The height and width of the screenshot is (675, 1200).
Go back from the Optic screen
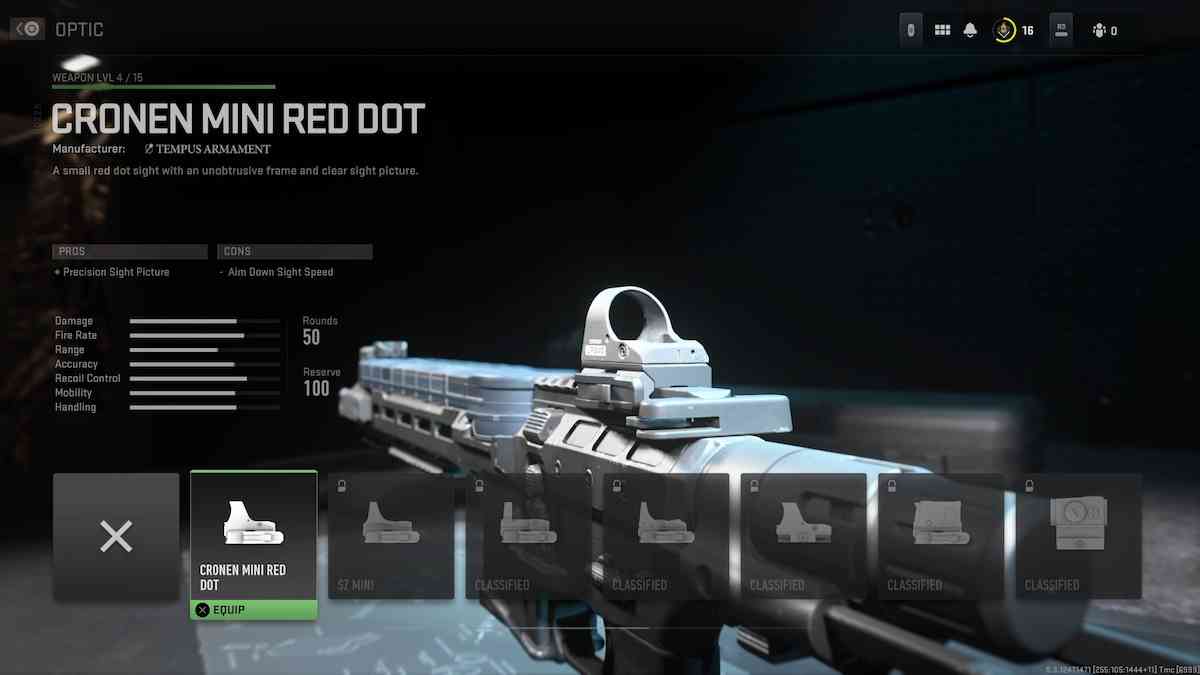27,30
